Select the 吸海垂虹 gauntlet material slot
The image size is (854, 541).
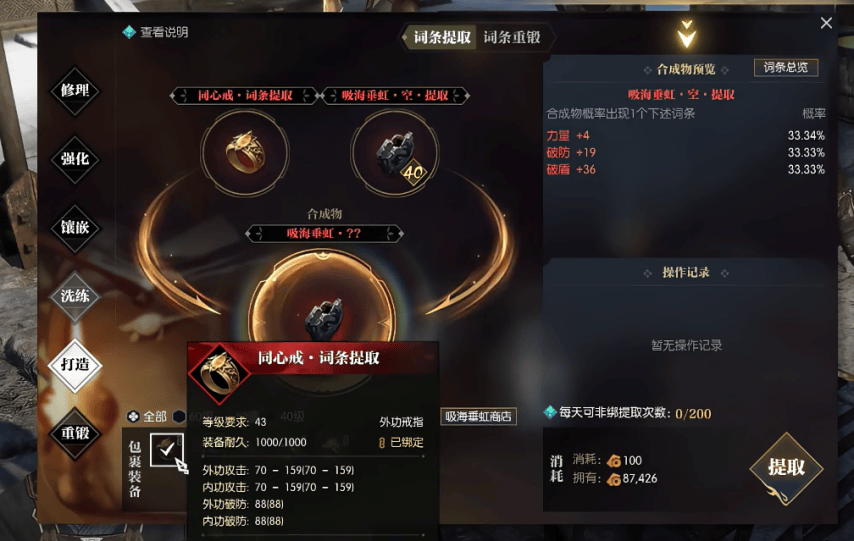(394, 153)
